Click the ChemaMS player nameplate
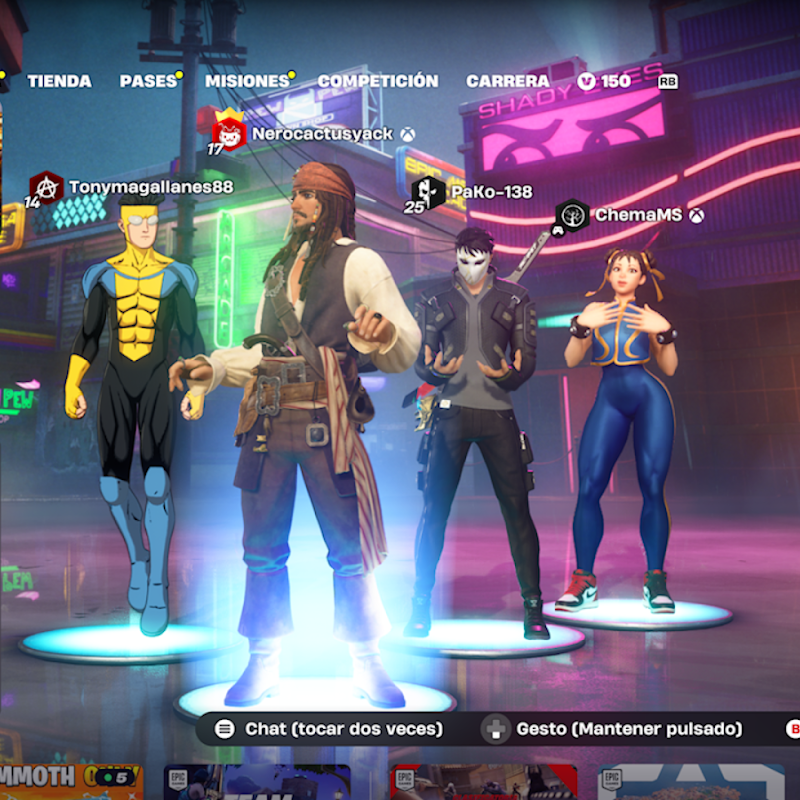This screenshot has width=800, height=800. (637, 215)
